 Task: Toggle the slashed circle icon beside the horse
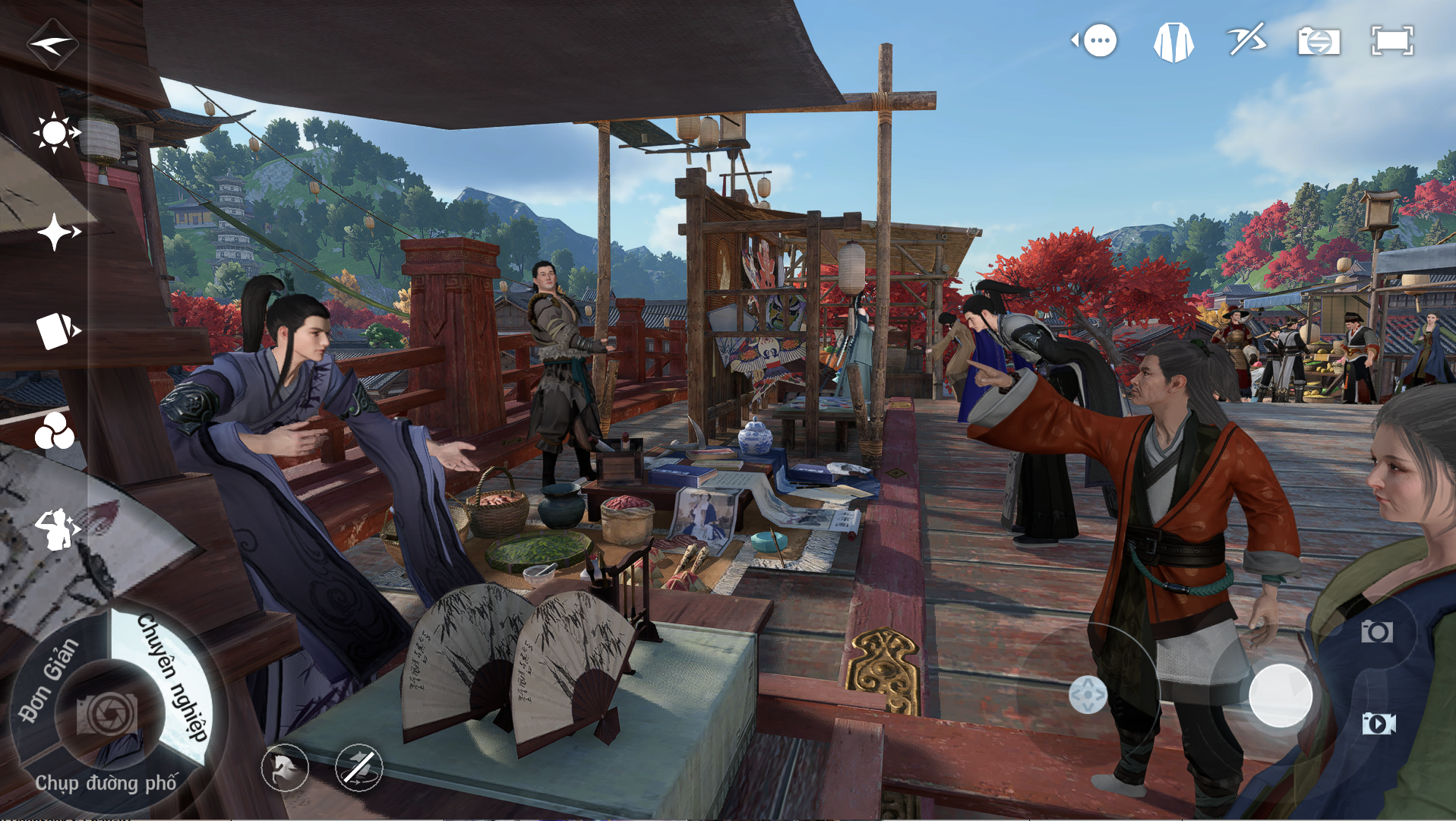358,768
